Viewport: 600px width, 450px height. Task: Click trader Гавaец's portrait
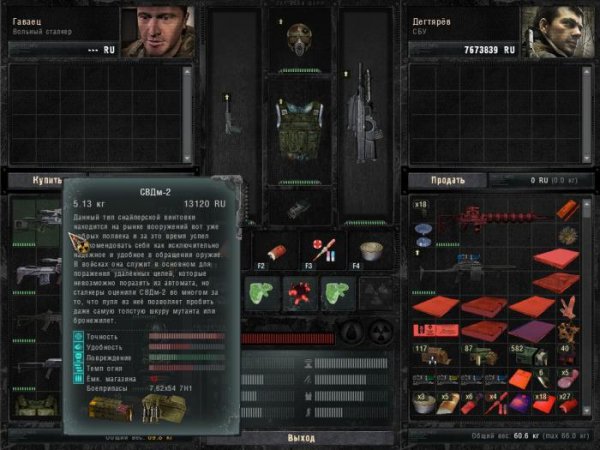[158, 32]
